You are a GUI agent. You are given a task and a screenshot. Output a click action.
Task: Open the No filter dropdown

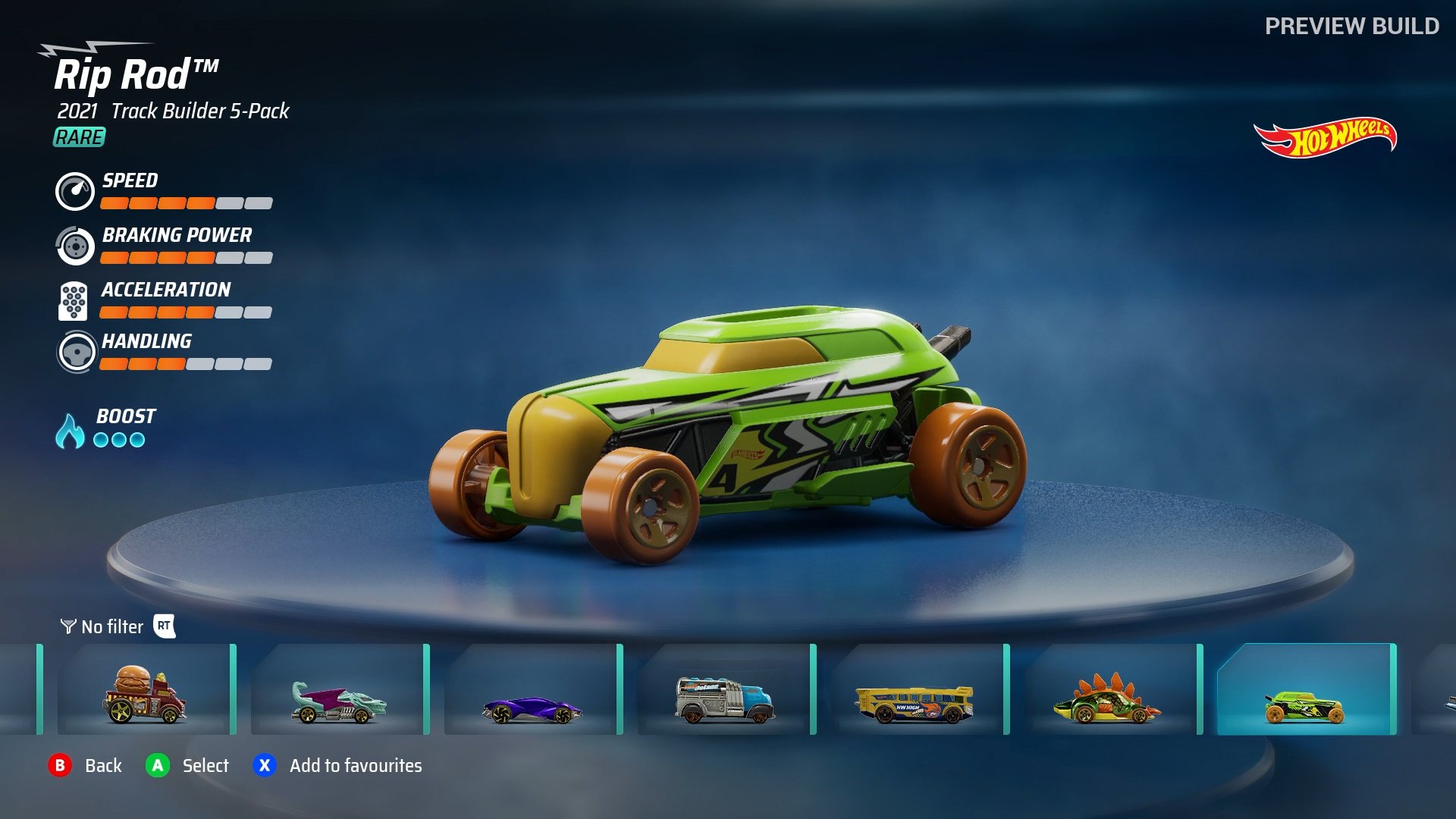(x=111, y=627)
